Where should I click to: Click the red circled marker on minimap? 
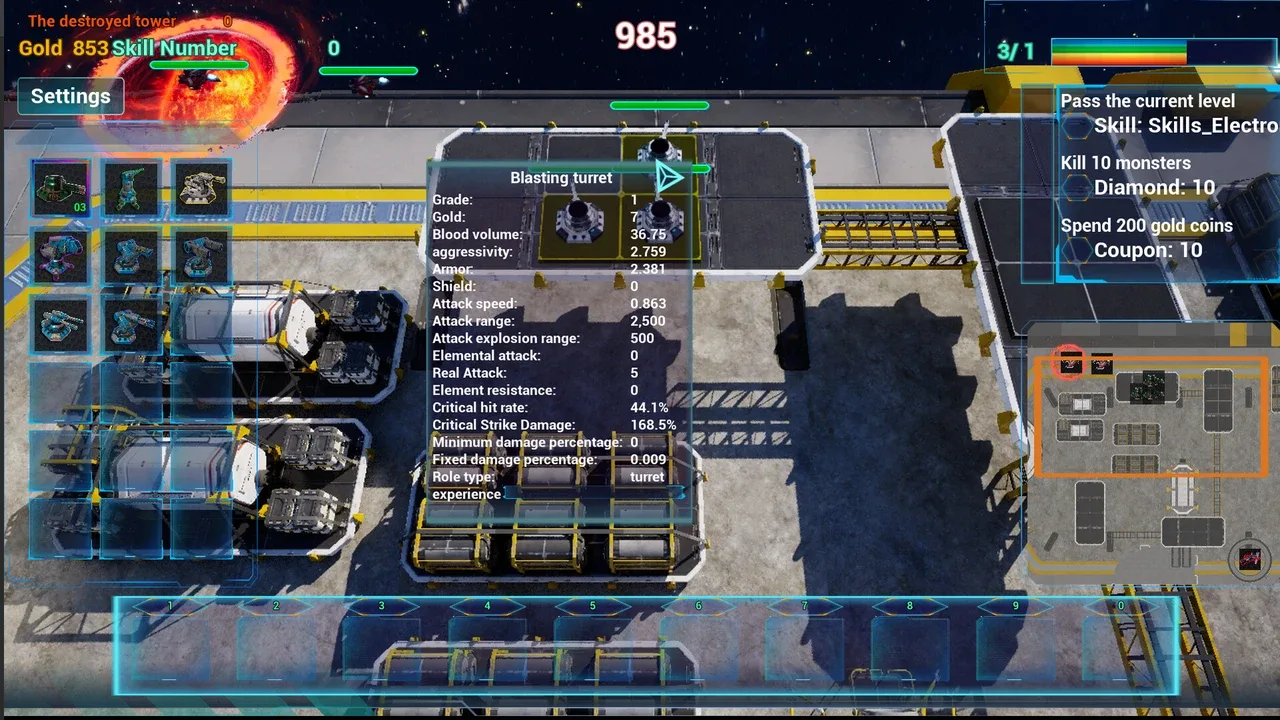pos(1070,363)
